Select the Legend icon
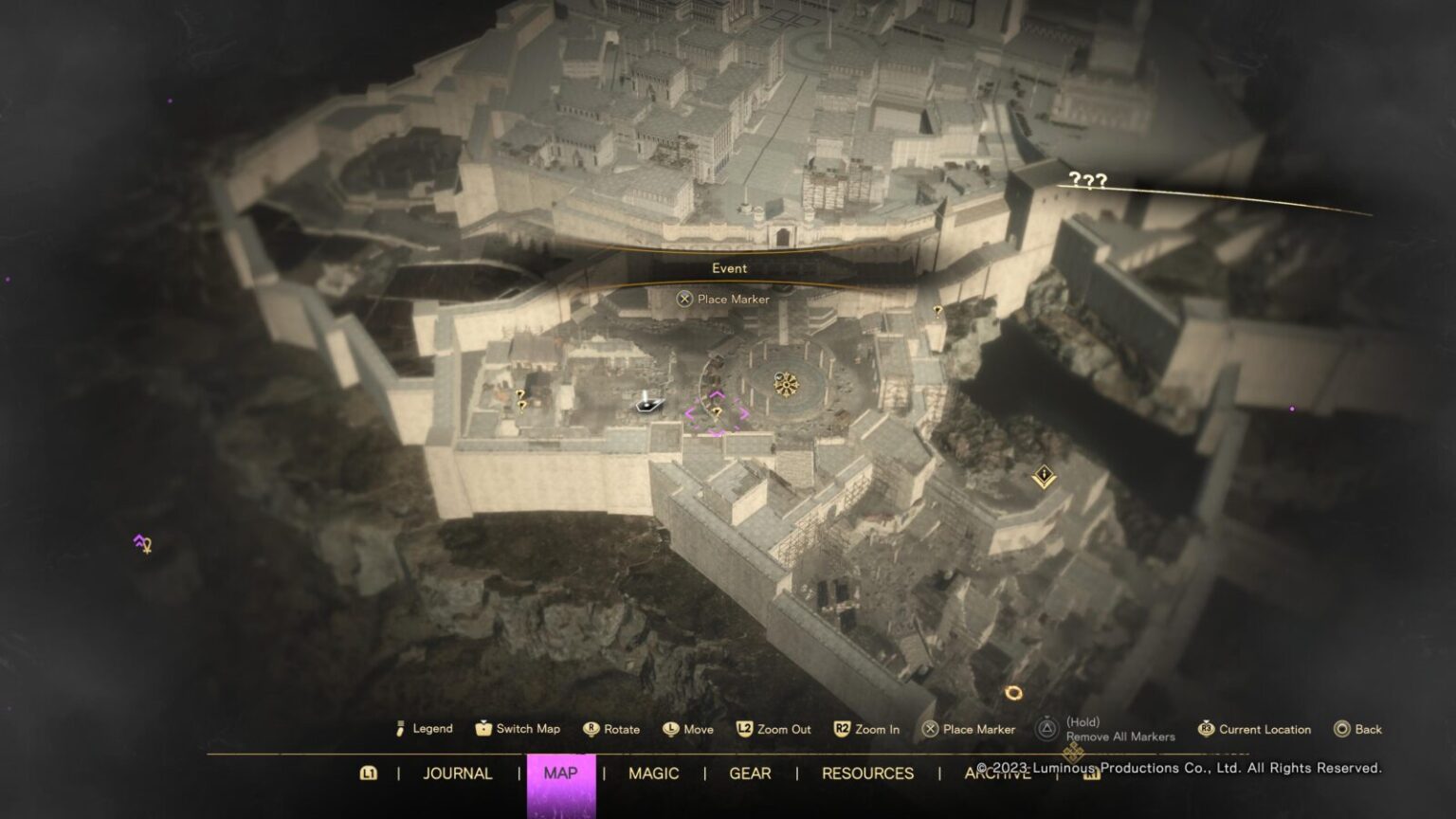Screen dimensions: 1456x819 coord(402,729)
